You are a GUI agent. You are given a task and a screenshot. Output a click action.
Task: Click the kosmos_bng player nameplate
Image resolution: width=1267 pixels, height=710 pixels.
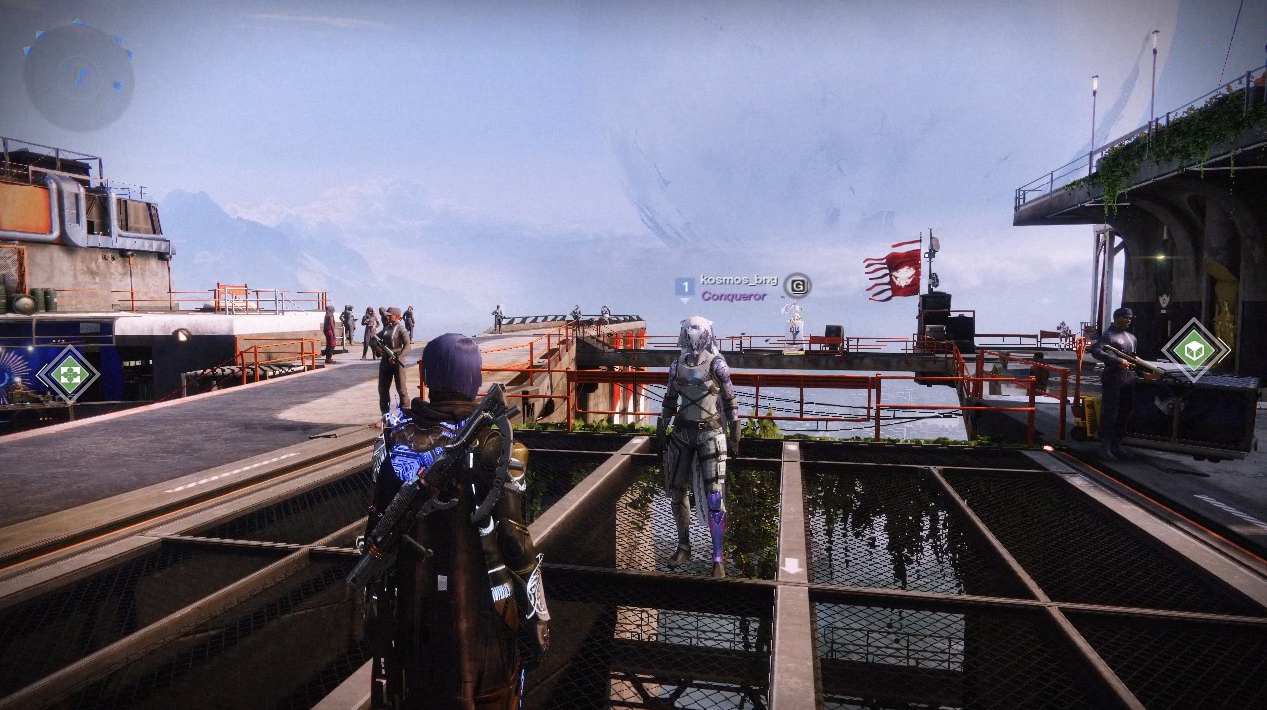click(738, 280)
